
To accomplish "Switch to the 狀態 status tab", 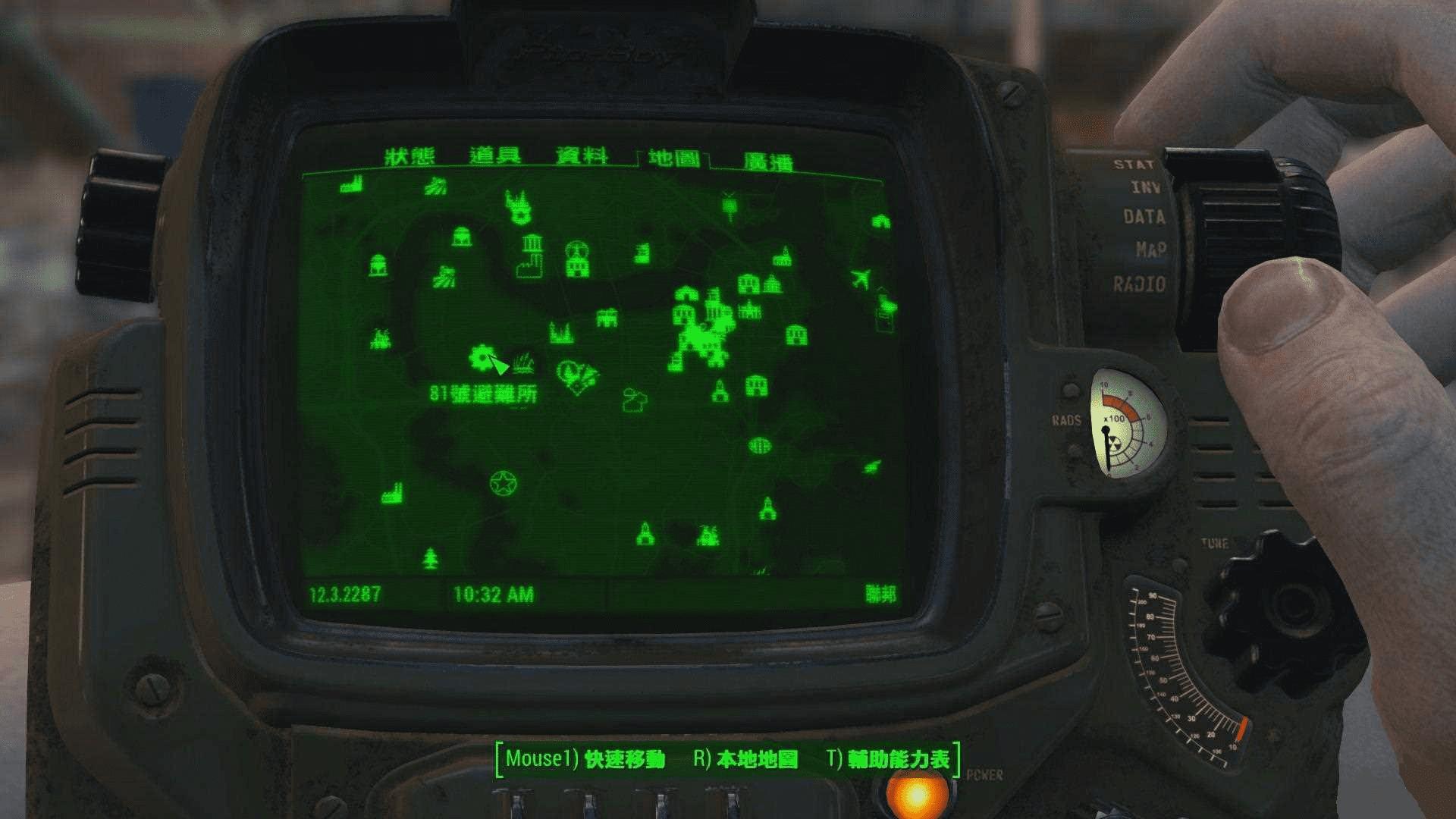I will pos(409,157).
